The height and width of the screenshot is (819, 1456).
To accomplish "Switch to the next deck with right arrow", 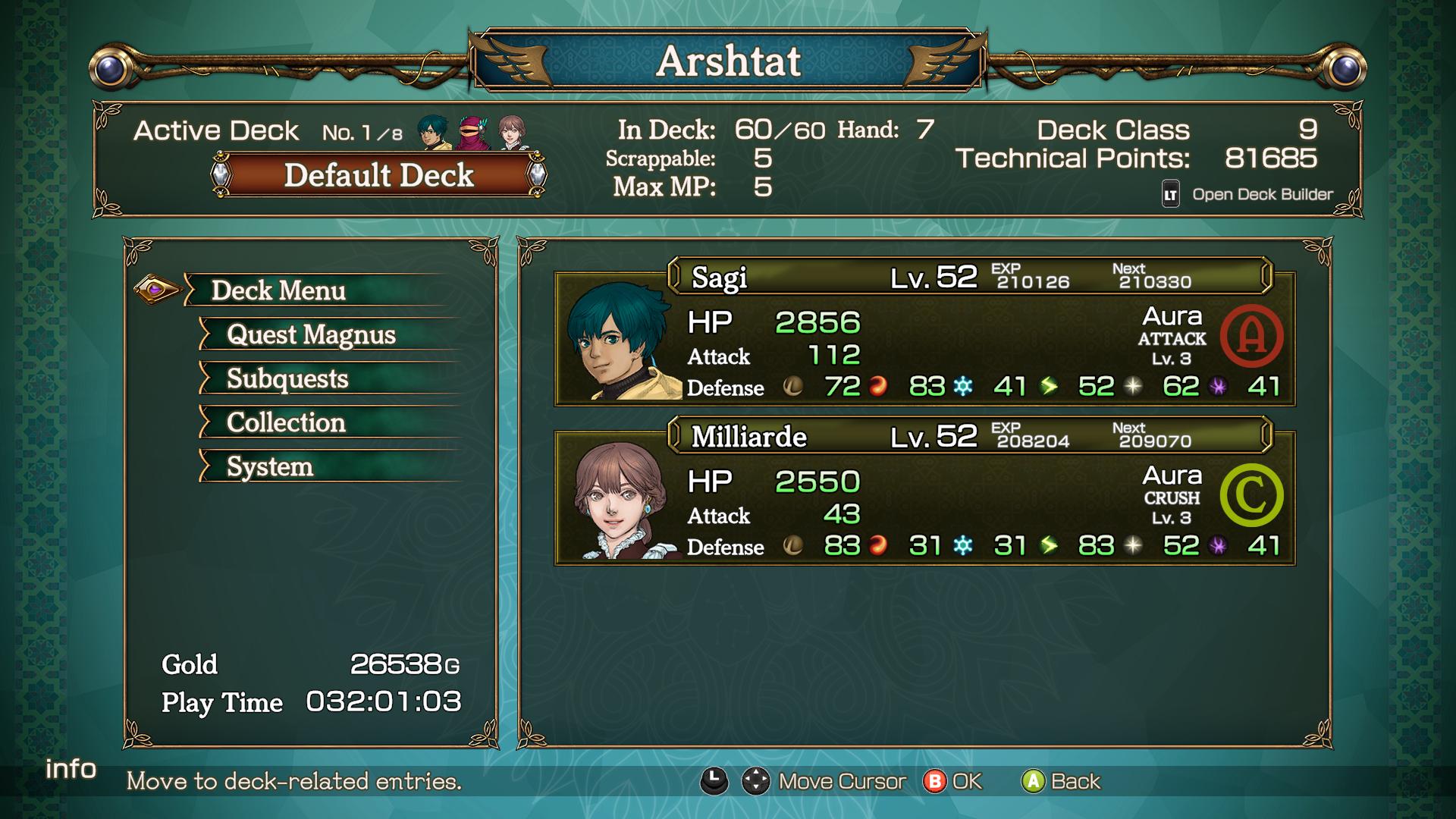I will pyautogui.click(x=537, y=174).
